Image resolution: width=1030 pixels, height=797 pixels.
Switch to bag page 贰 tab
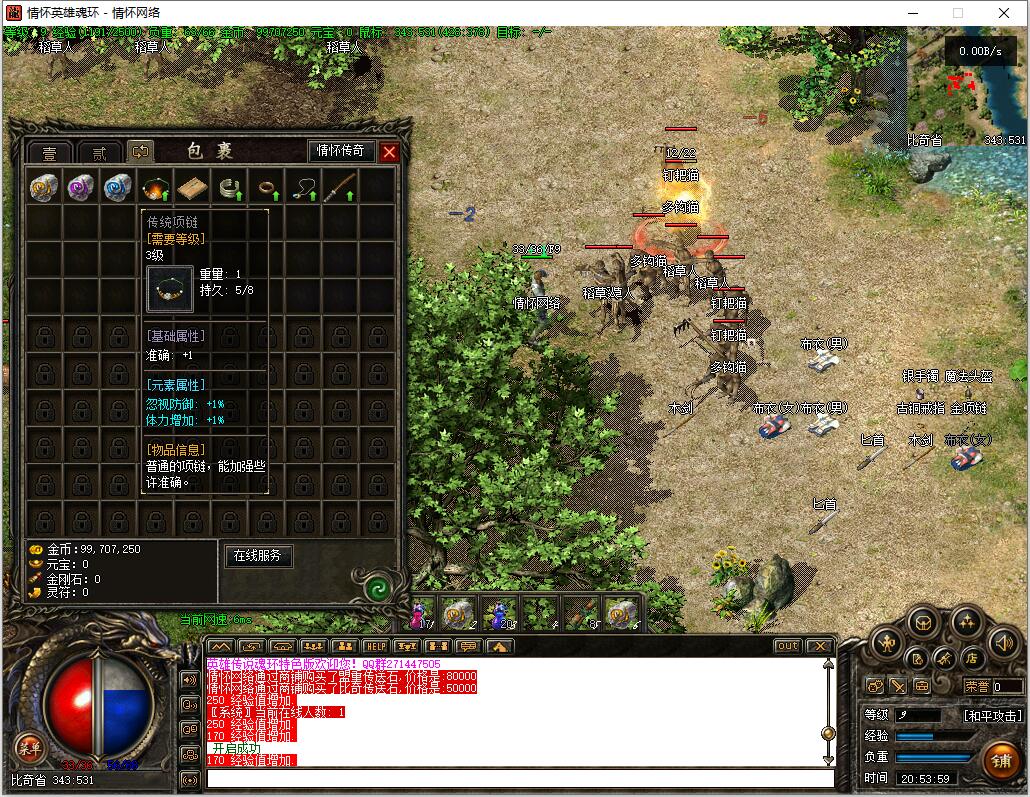(99, 153)
